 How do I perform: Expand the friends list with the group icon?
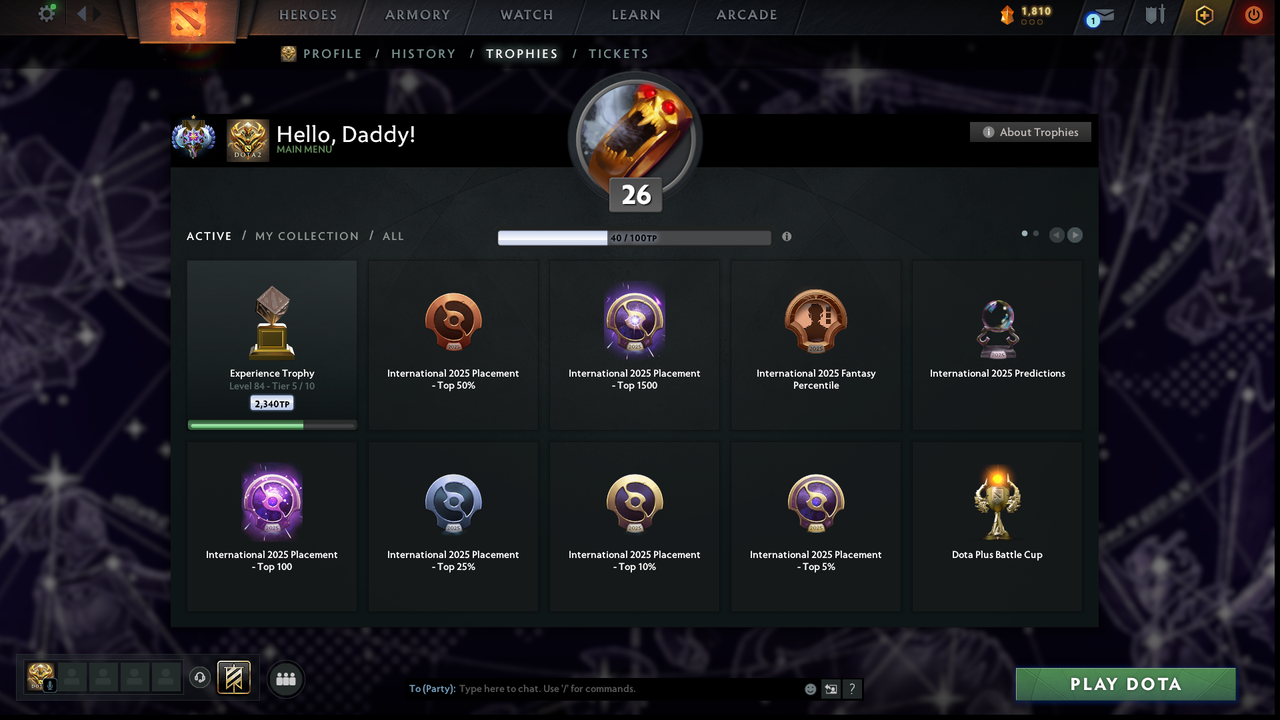pyautogui.click(x=285, y=679)
